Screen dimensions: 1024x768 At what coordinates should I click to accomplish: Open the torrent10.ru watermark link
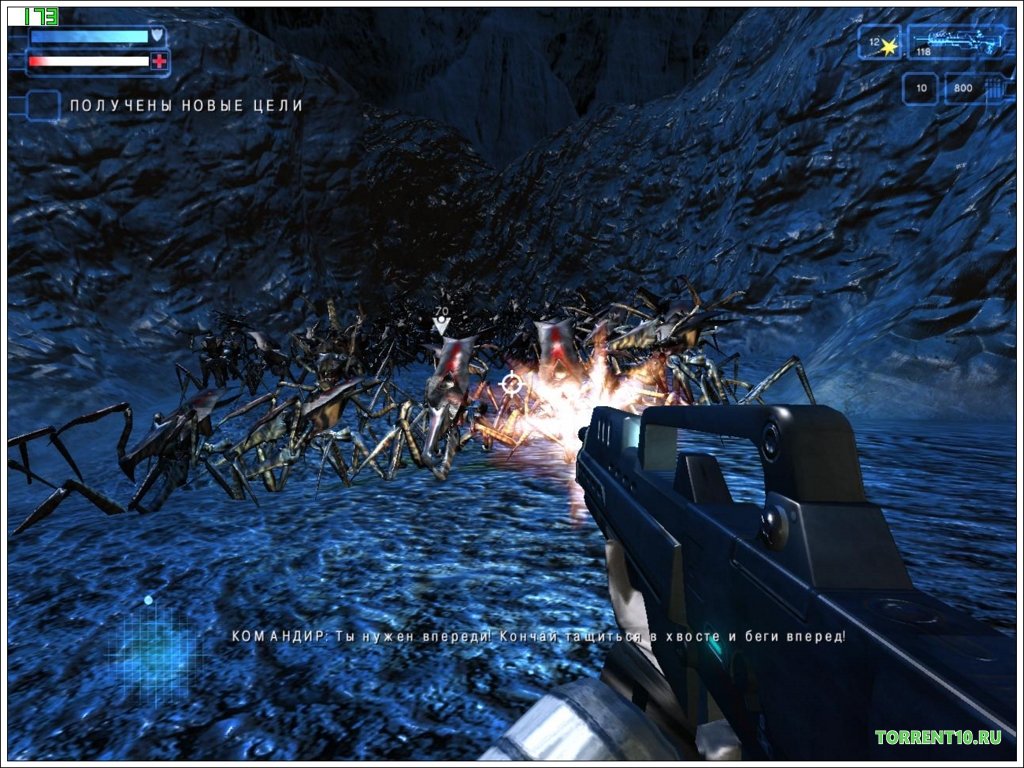click(x=938, y=737)
